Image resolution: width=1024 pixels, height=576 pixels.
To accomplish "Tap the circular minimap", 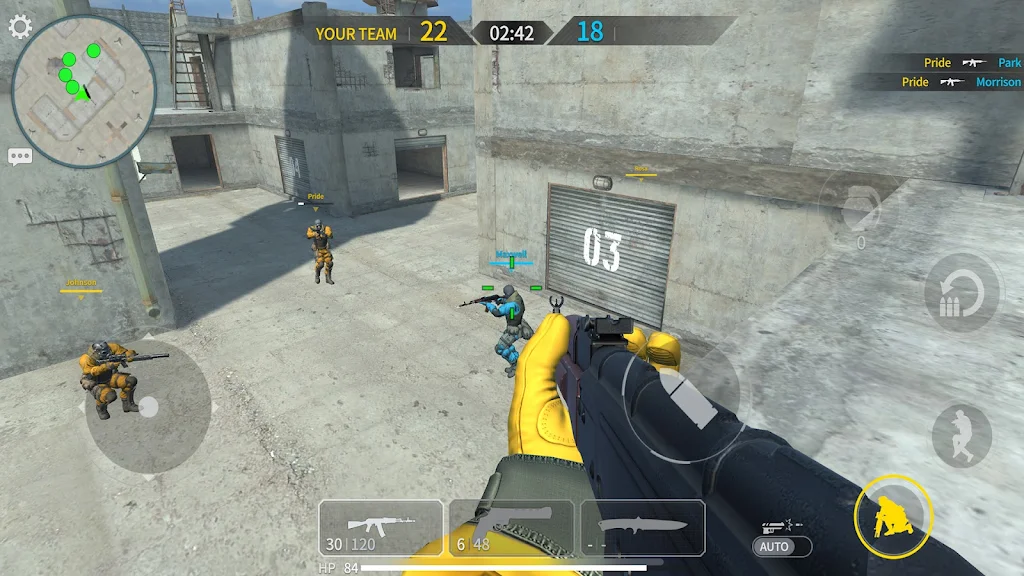I will (x=84, y=88).
